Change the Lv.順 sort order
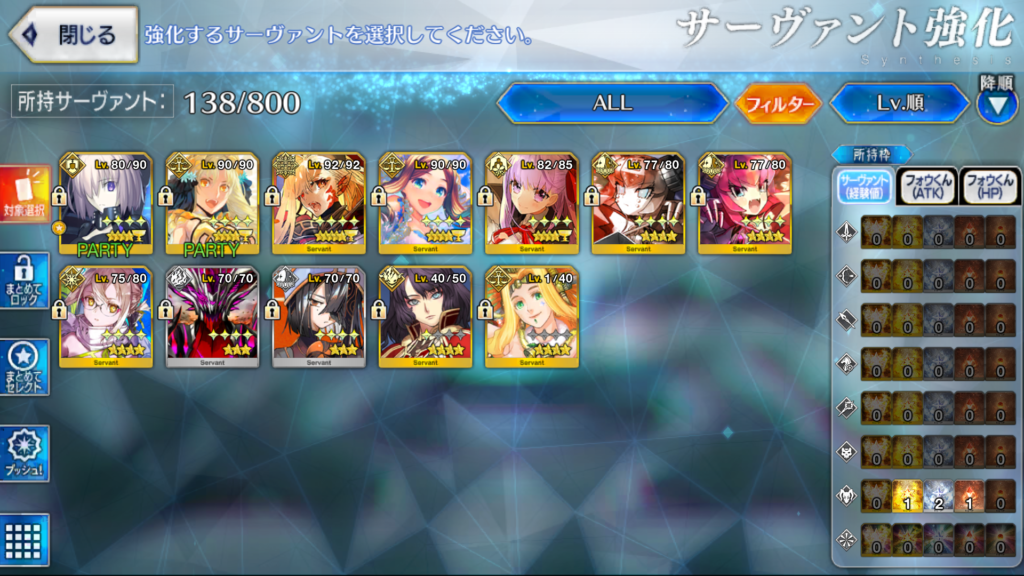Image resolution: width=1024 pixels, height=576 pixels. pos(899,103)
